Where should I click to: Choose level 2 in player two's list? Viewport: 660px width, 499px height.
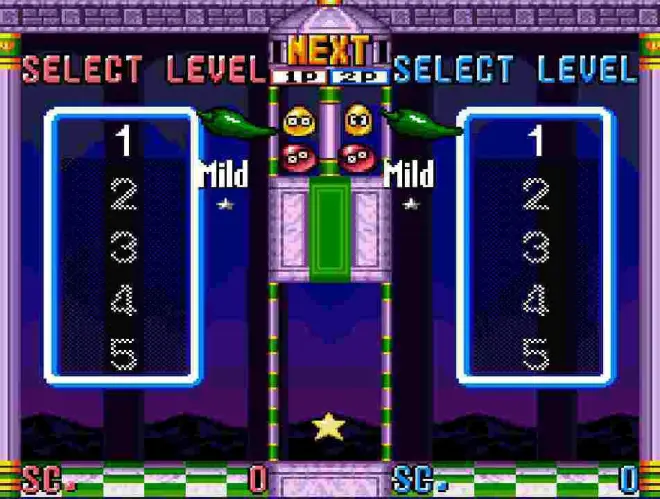click(536, 195)
